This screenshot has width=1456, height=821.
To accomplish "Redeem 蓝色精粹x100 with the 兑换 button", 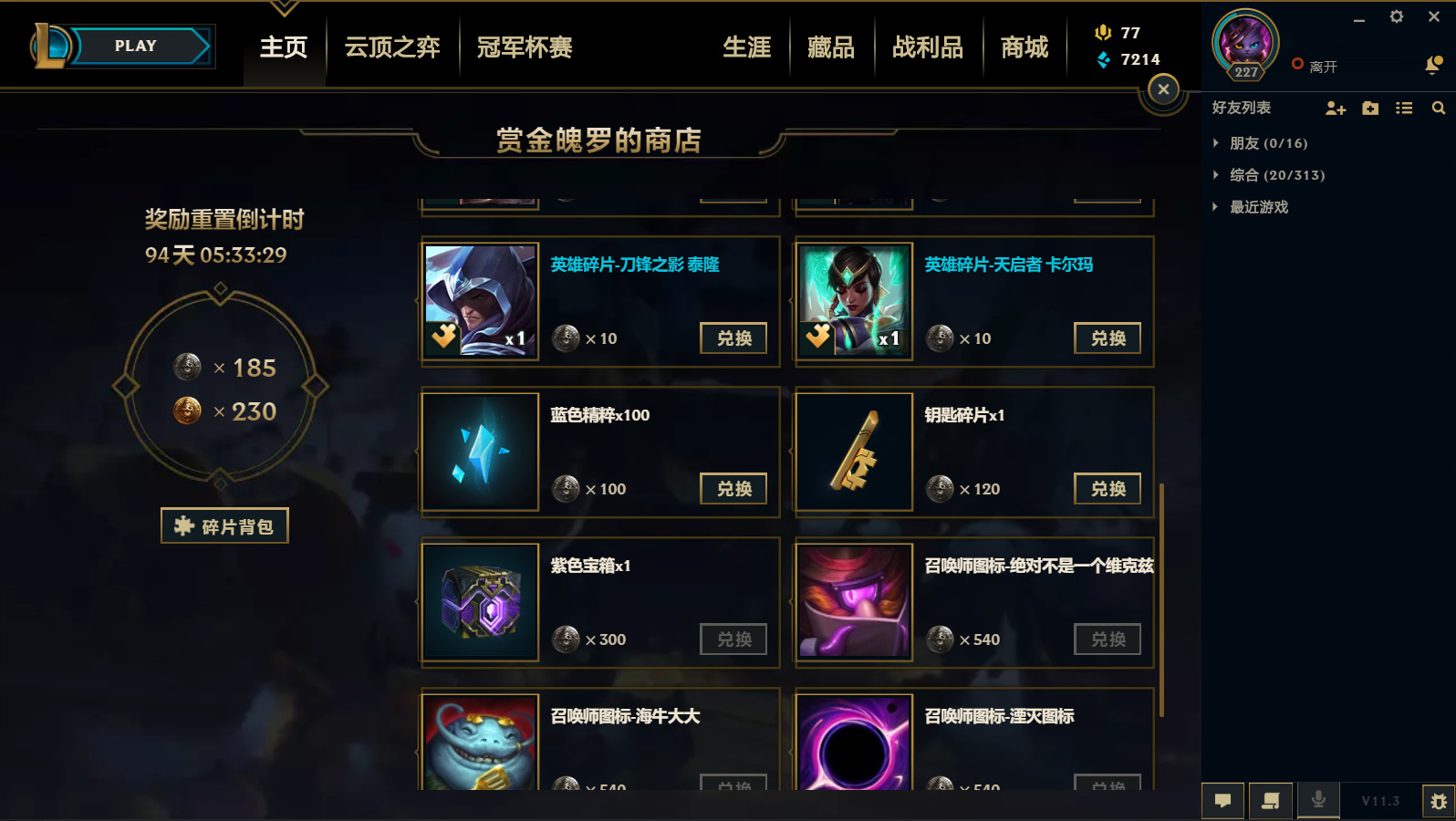I will [x=733, y=488].
